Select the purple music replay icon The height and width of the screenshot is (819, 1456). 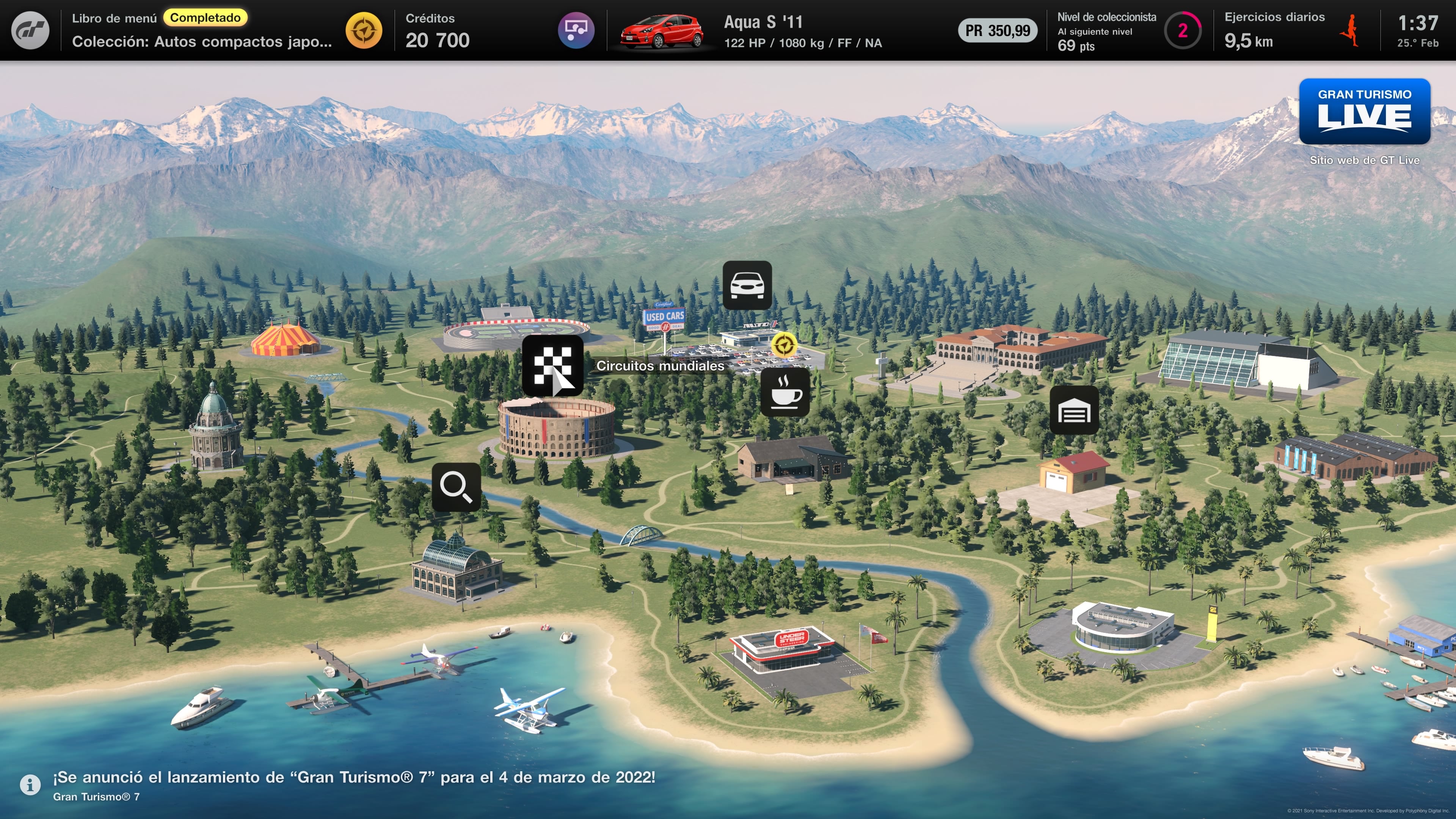click(x=576, y=30)
